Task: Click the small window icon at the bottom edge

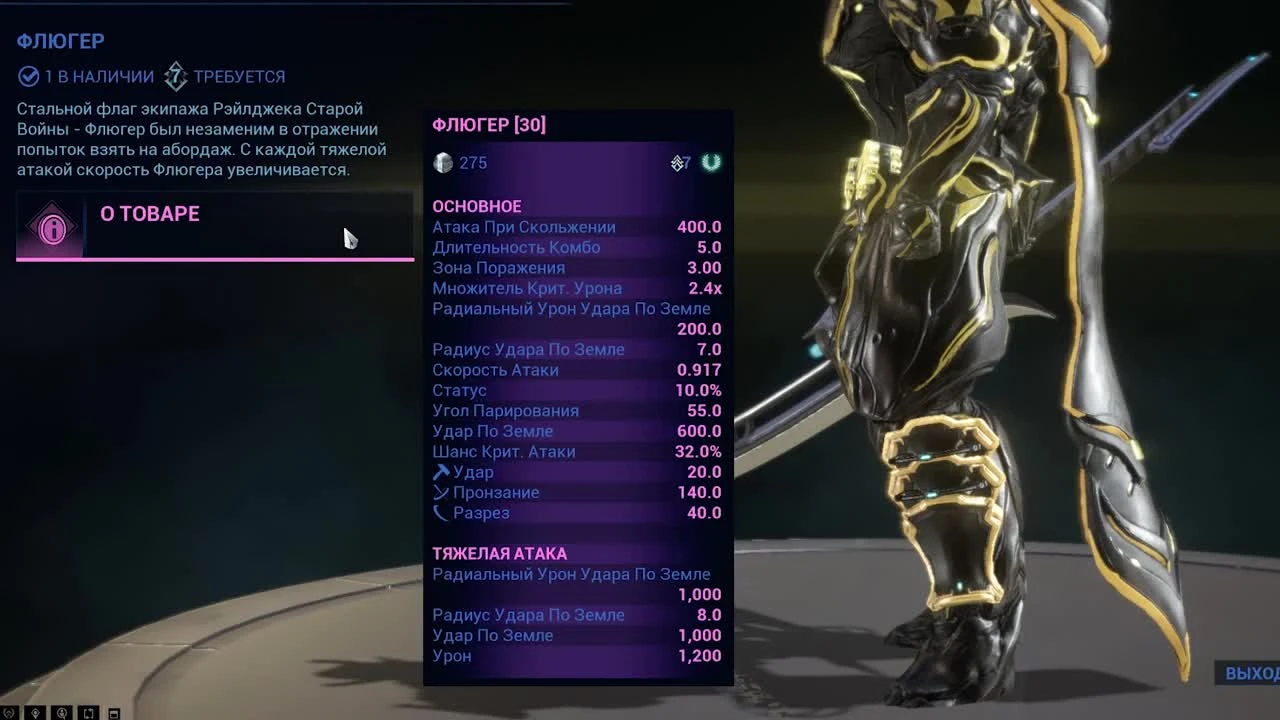Action: pos(113,712)
